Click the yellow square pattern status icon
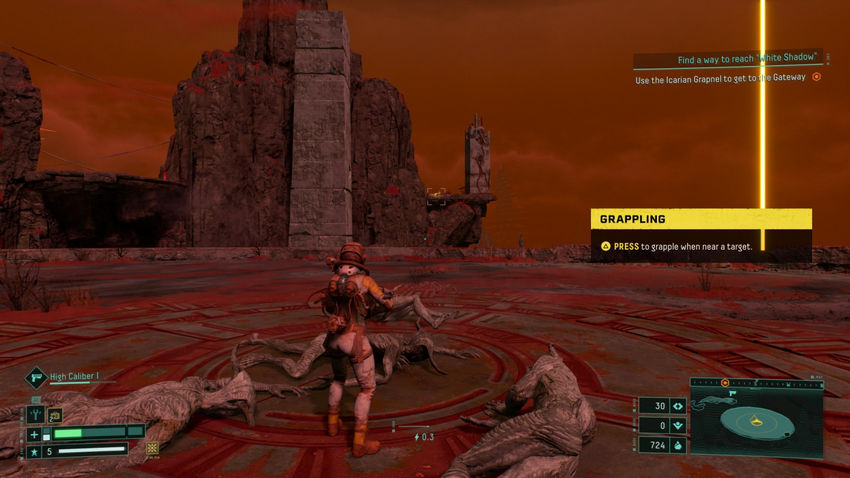The height and width of the screenshot is (478, 850). click(x=152, y=449)
